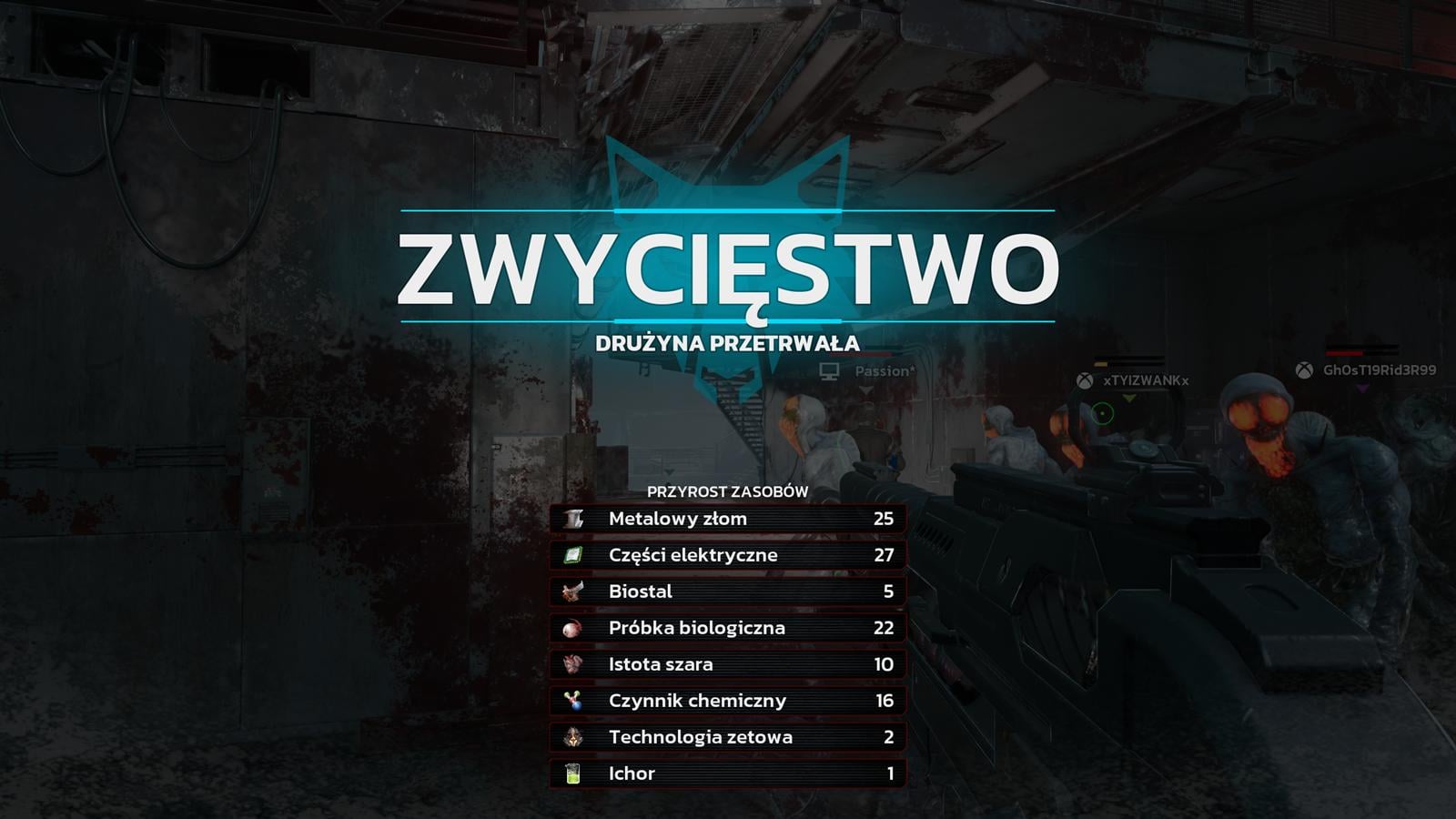Select the Próbka biologiczna row
The width and height of the screenshot is (1456, 819).
point(727,628)
